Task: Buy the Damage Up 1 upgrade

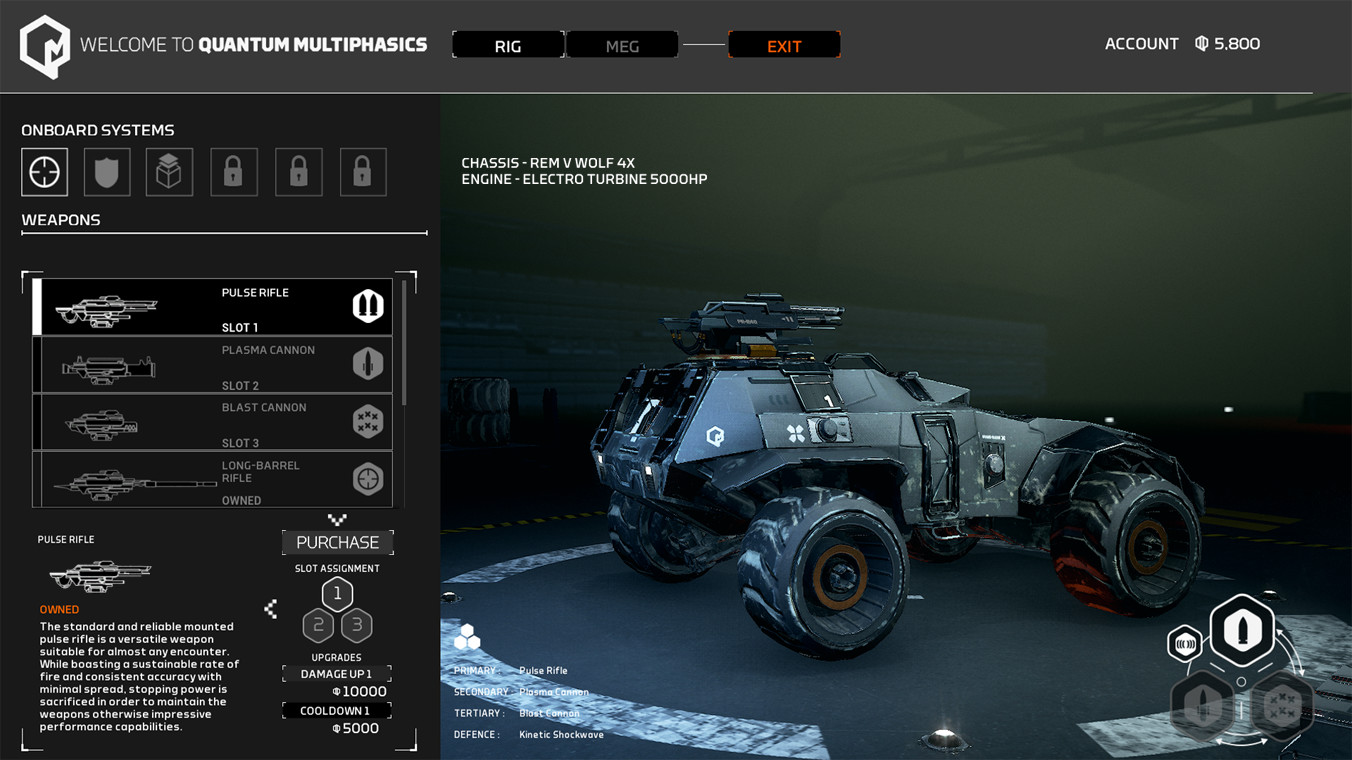Action: (x=337, y=674)
